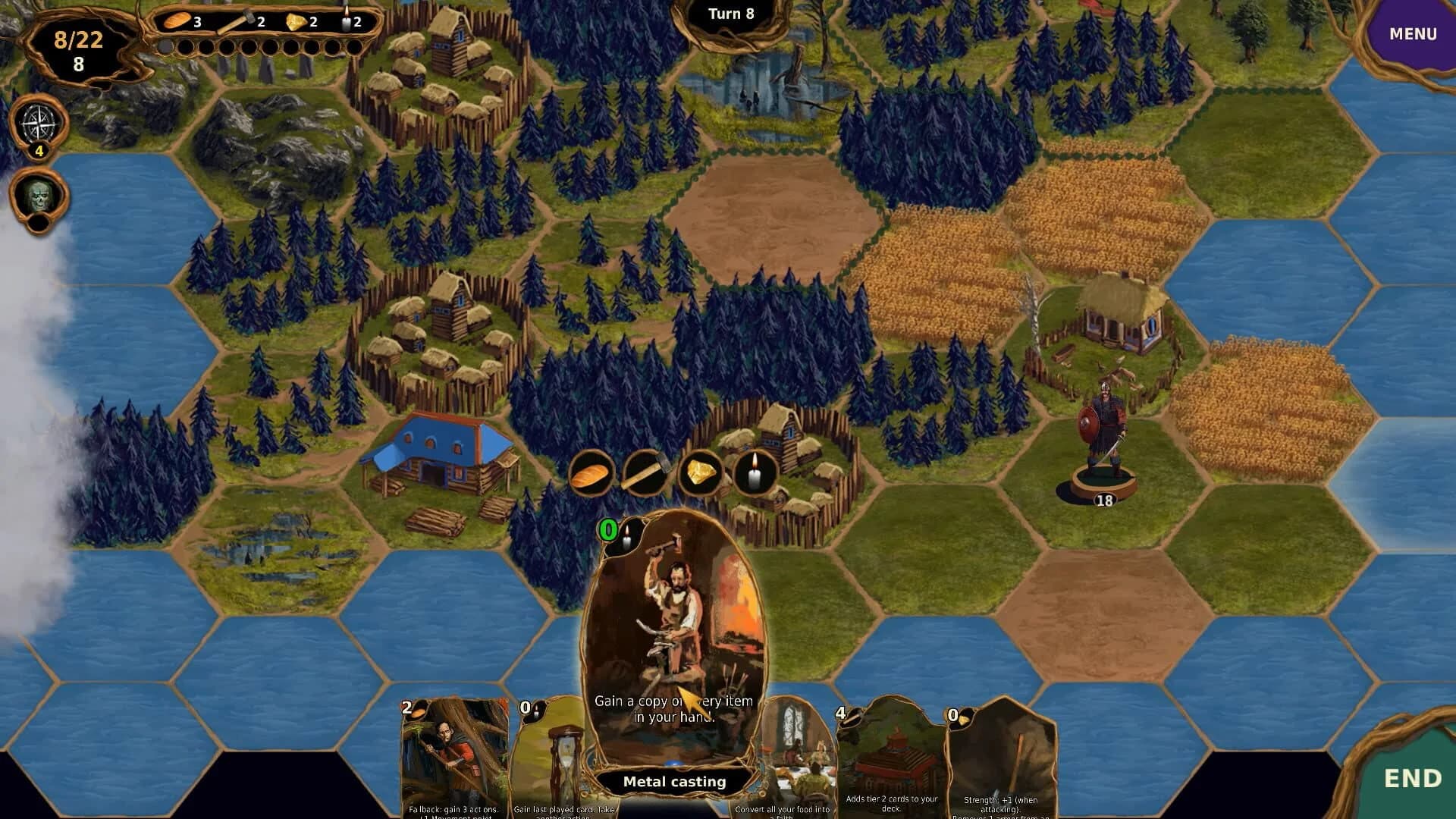This screenshot has width=1456, height=819.
Task: Click the Turn 8 banner
Action: coord(732,14)
